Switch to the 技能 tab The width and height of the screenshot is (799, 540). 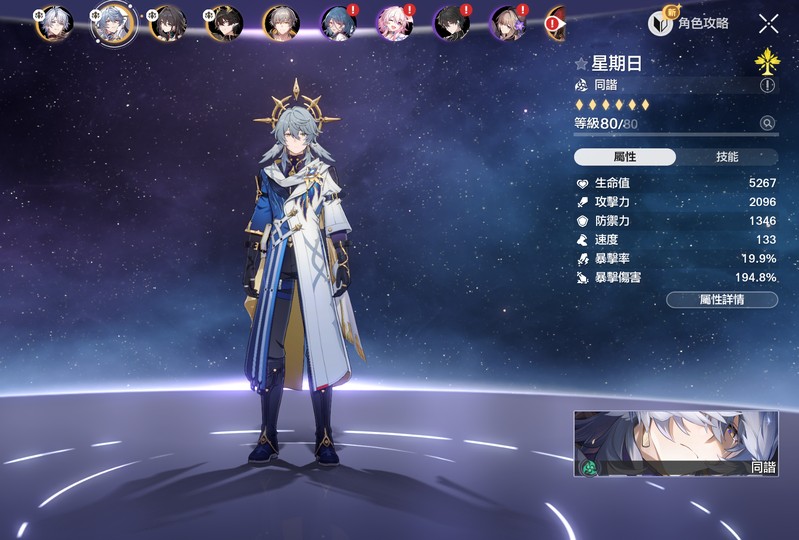coord(727,157)
